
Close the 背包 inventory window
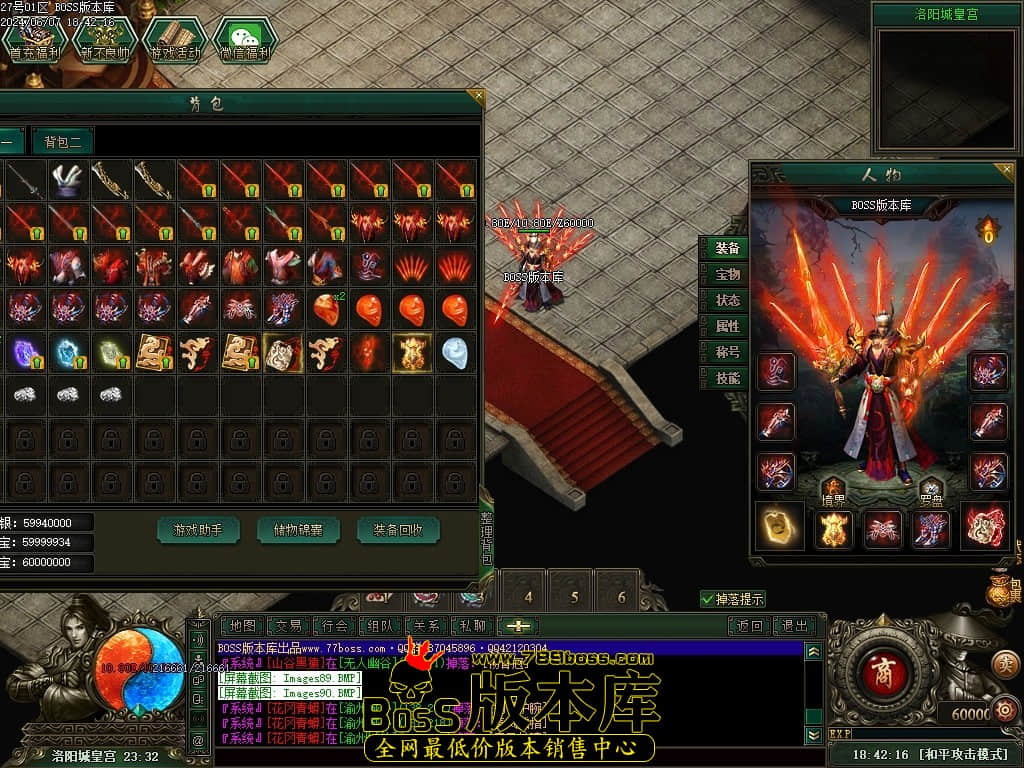point(479,97)
